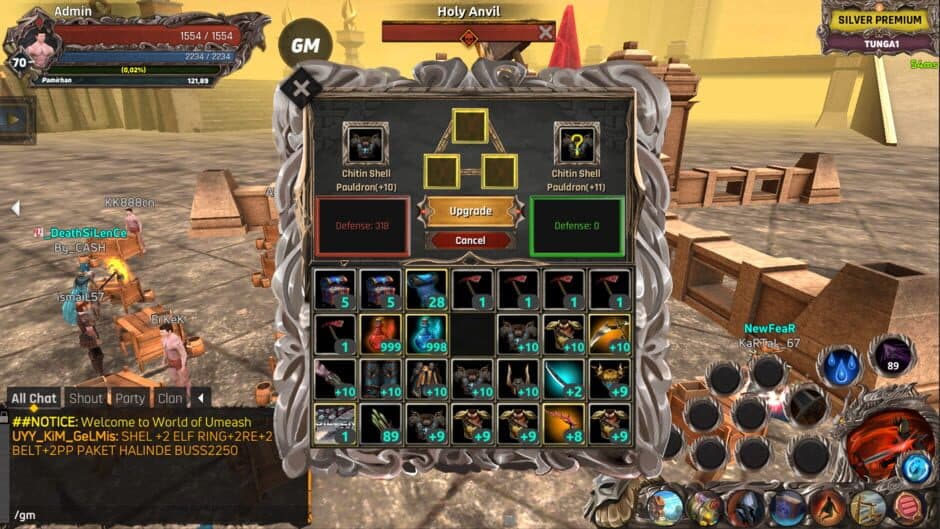The width and height of the screenshot is (940, 529).
Task: Show the Clan chat tab
Action: 170,398
